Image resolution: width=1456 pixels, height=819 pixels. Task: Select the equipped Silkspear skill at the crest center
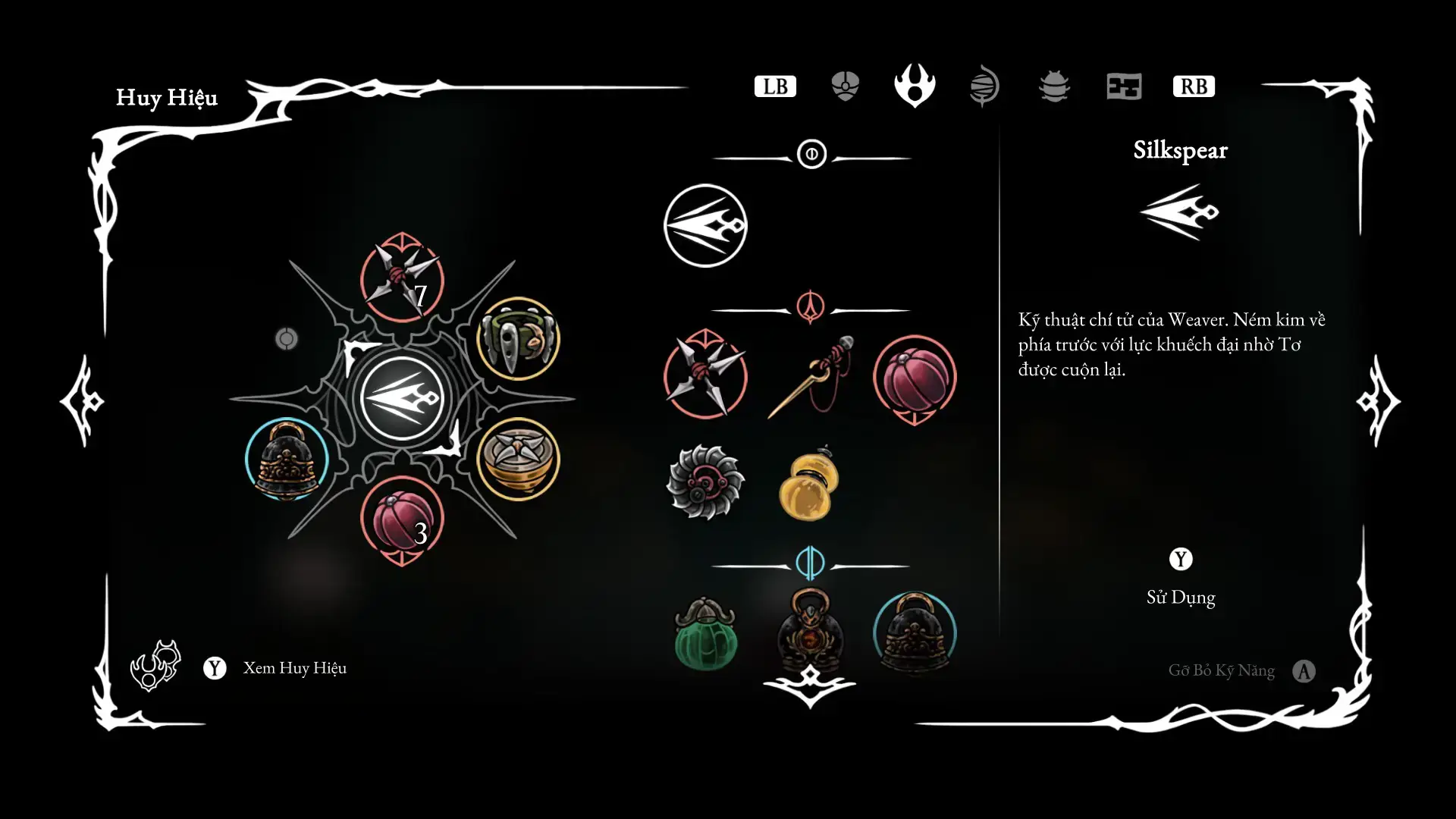click(402, 398)
